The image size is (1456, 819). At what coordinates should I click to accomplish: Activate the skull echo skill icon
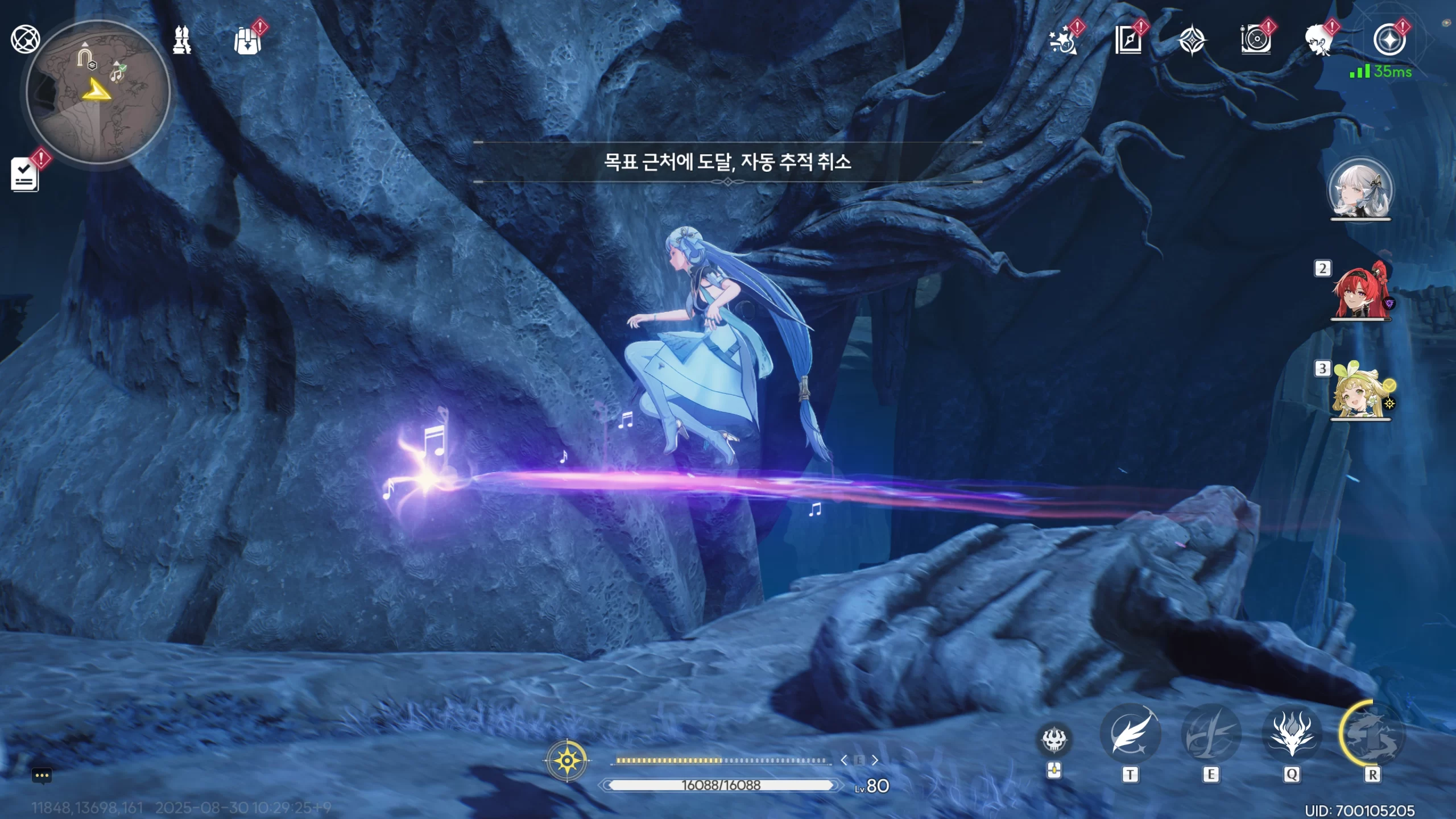[x=1054, y=740]
